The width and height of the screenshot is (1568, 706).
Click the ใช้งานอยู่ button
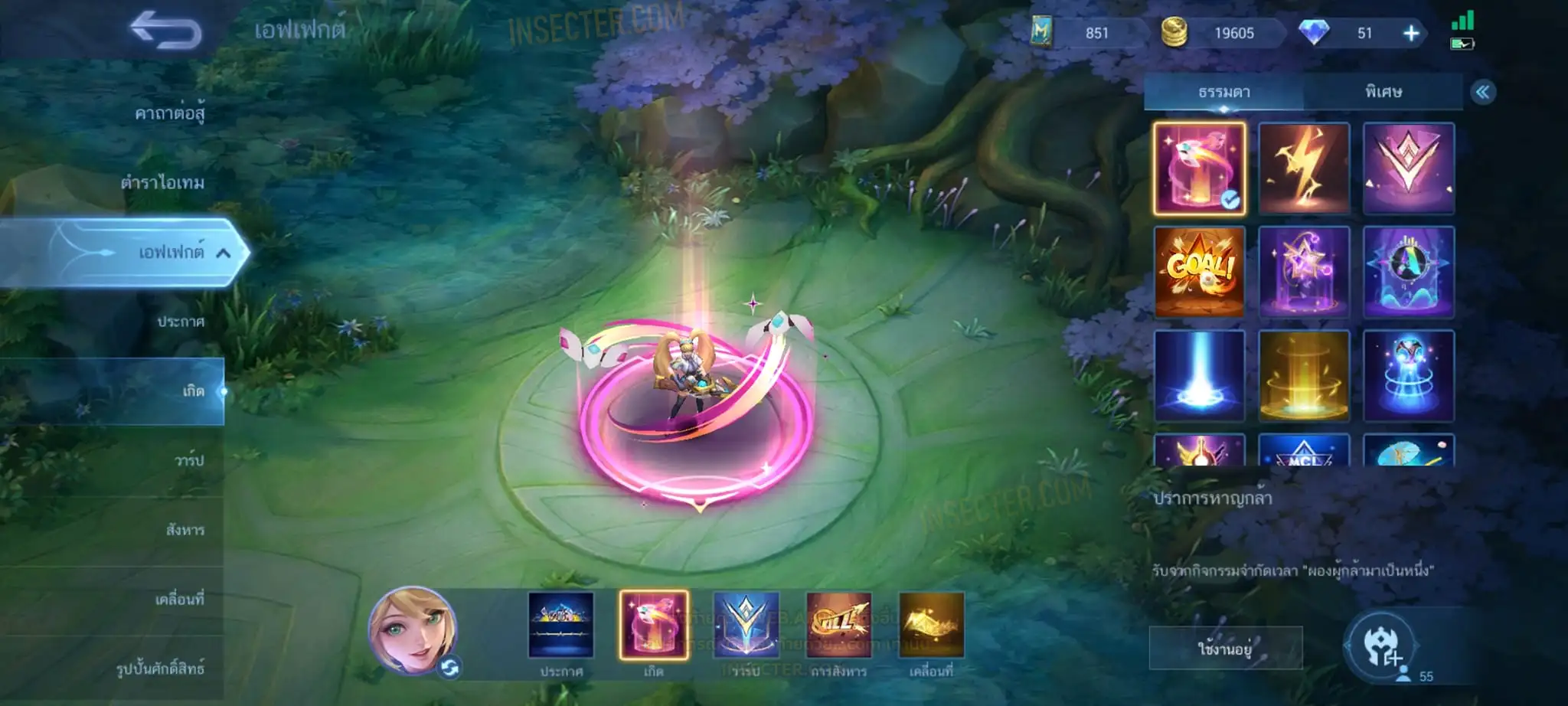coord(1225,649)
